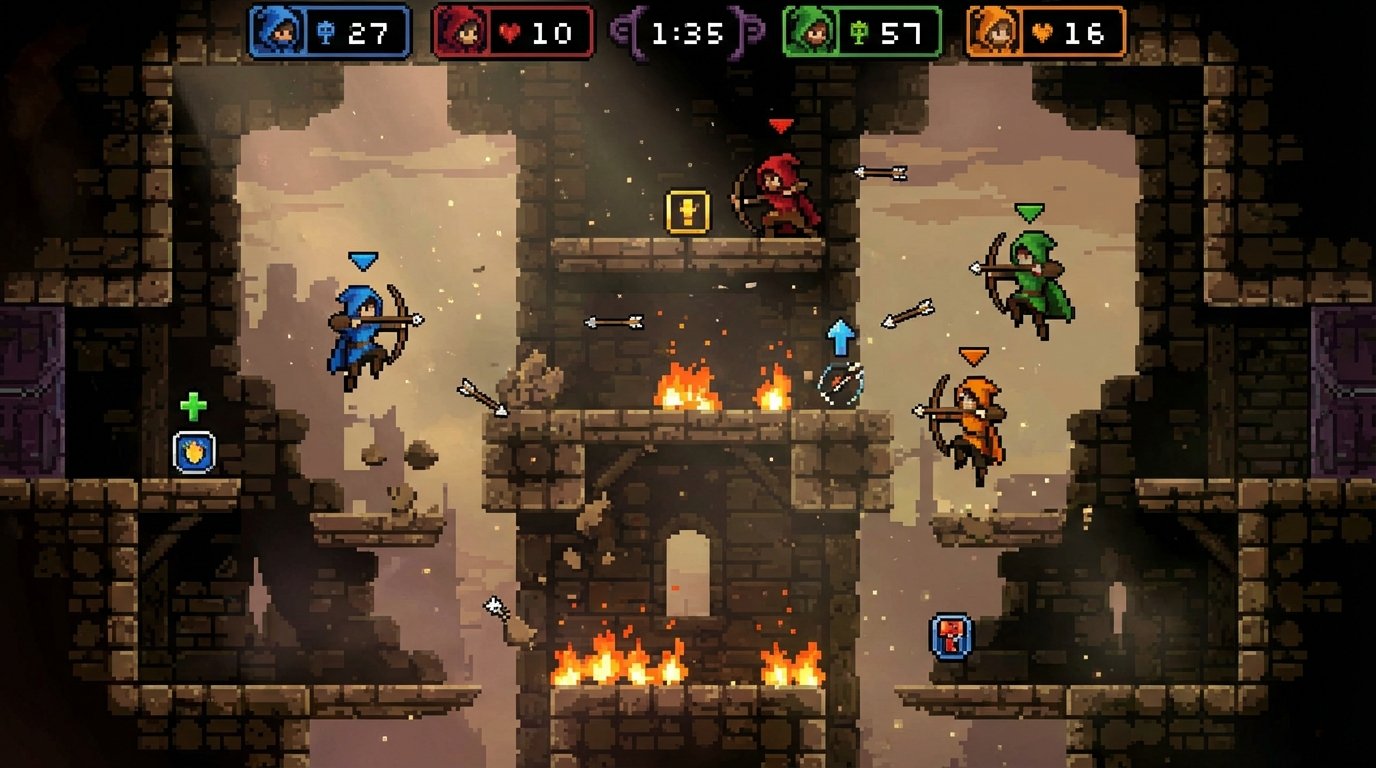Viewport: 1376px width, 768px height.
Task: Click the match timer showing 1:35
Action: (686, 31)
